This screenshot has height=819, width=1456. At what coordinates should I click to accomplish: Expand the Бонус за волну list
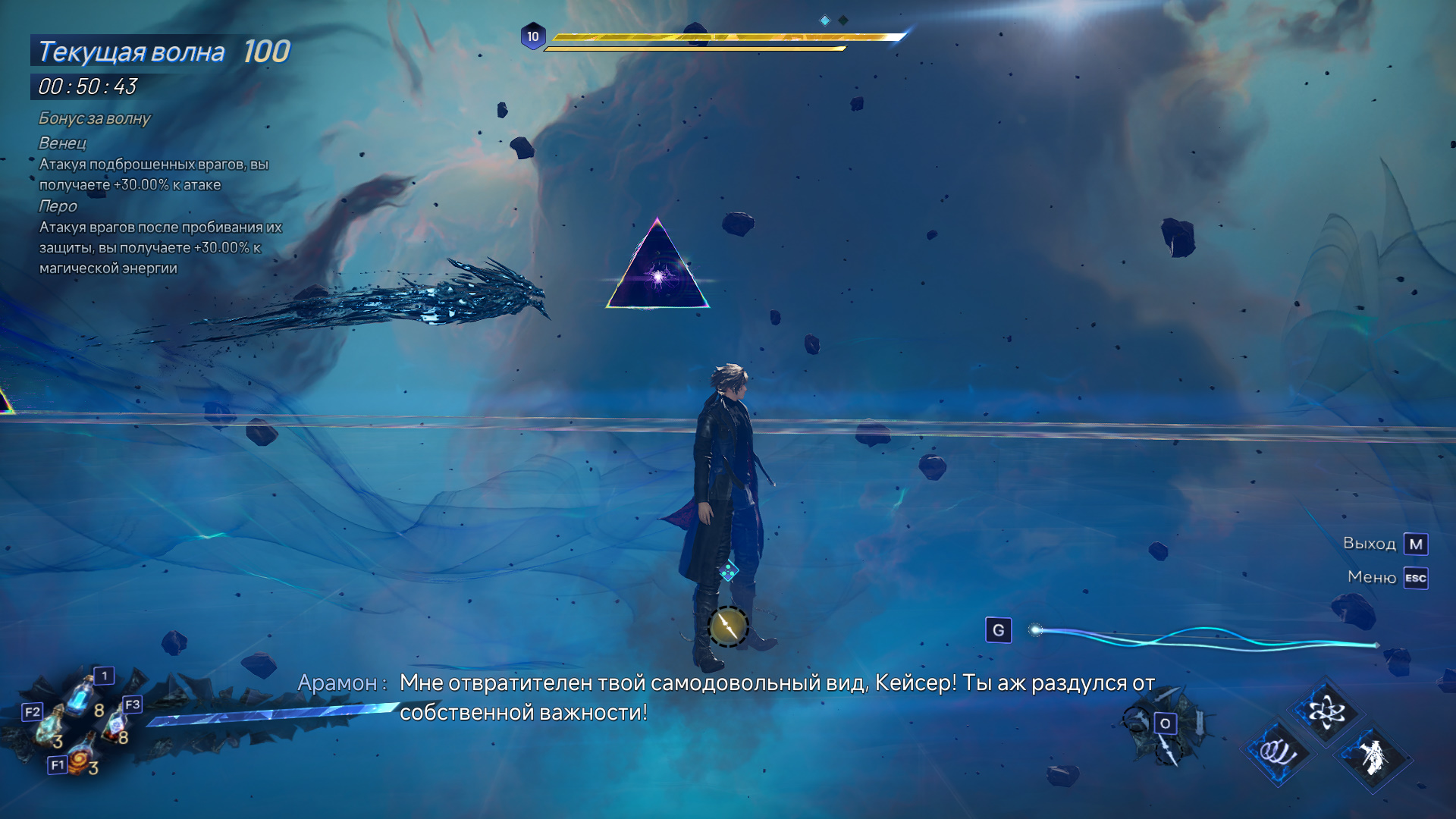pos(95,118)
